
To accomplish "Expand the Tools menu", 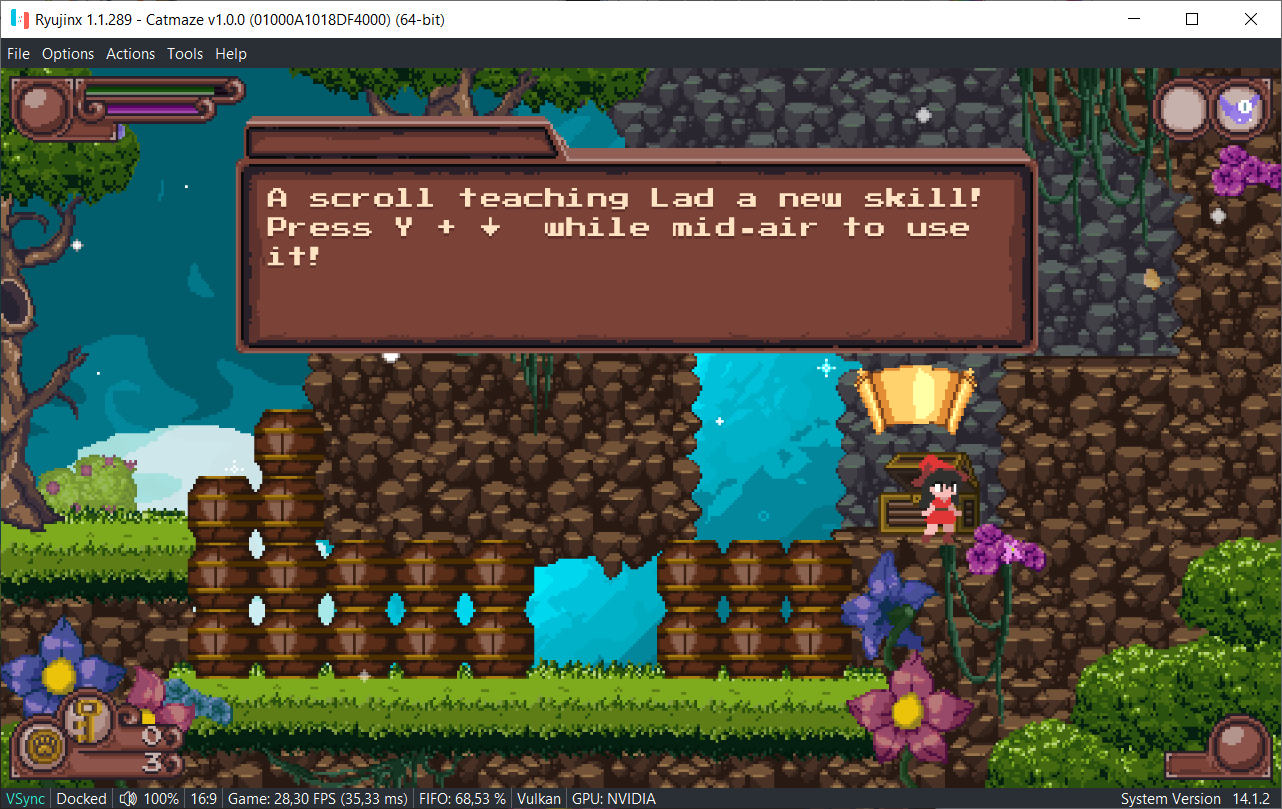I will pyautogui.click(x=184, y=53).
